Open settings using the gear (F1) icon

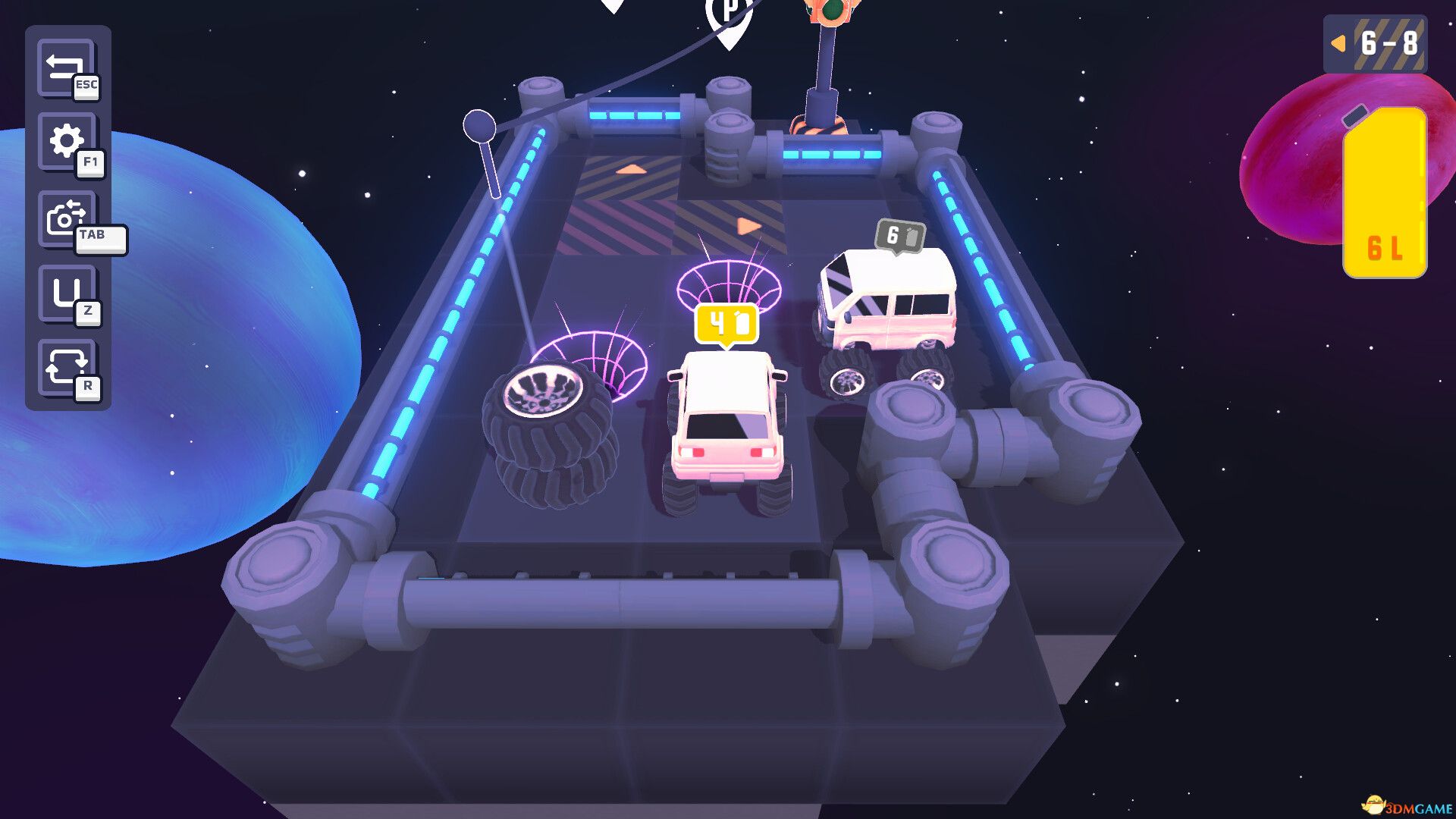point(67,141)
